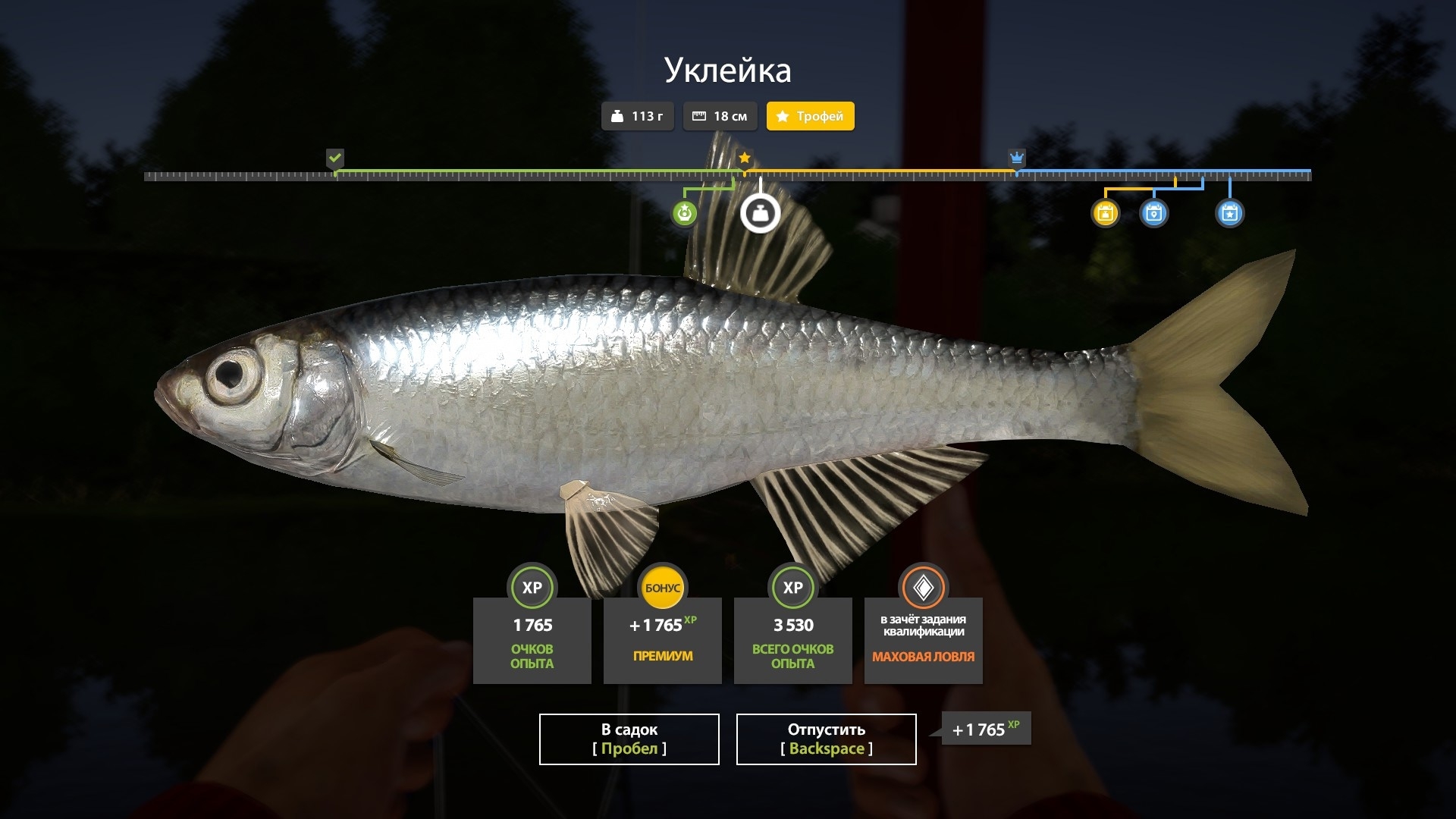Click the green checkmark marker on scale

334,158
